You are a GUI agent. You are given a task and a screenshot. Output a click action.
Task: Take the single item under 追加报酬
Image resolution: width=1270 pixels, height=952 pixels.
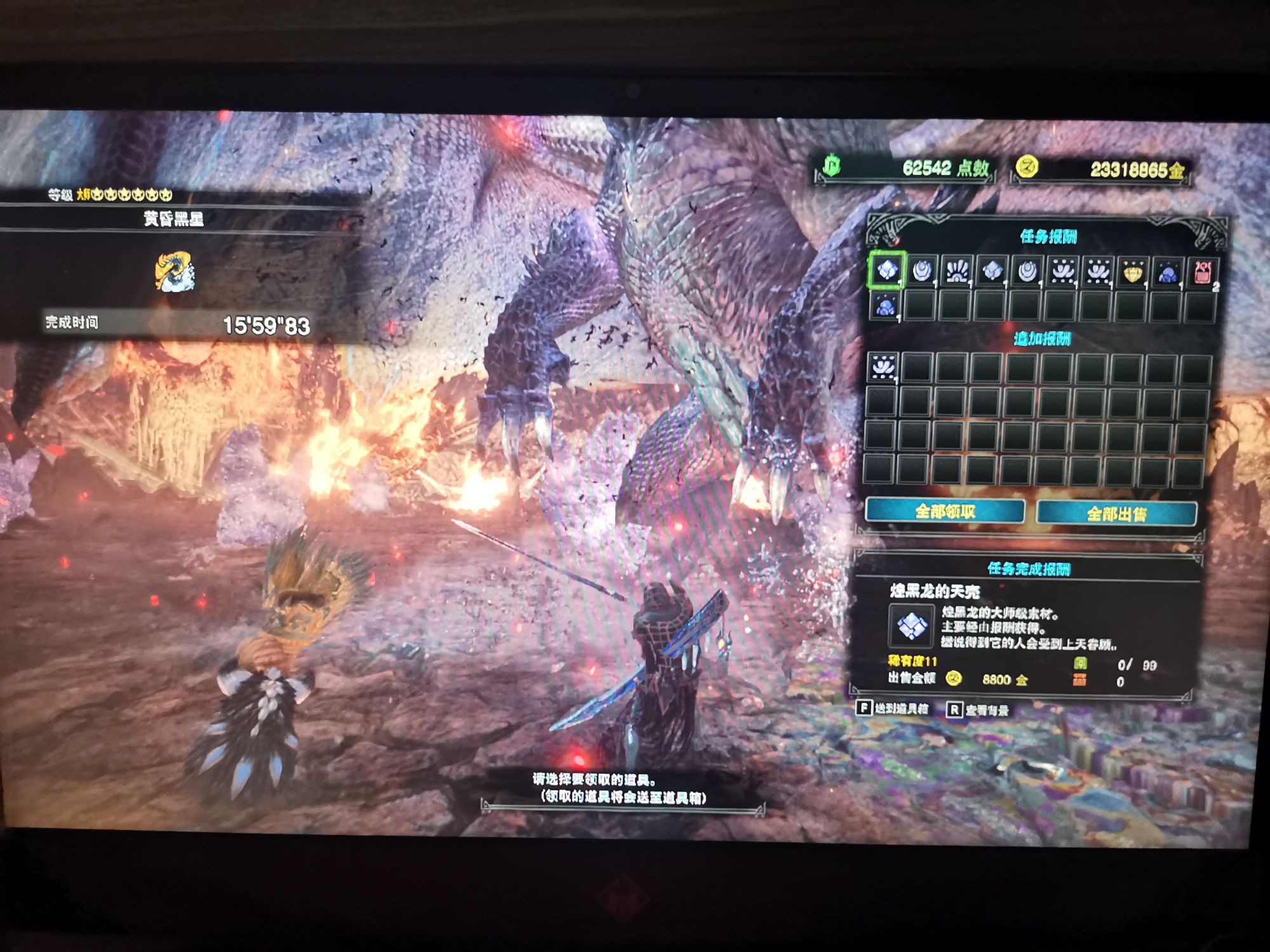(883, 367)
